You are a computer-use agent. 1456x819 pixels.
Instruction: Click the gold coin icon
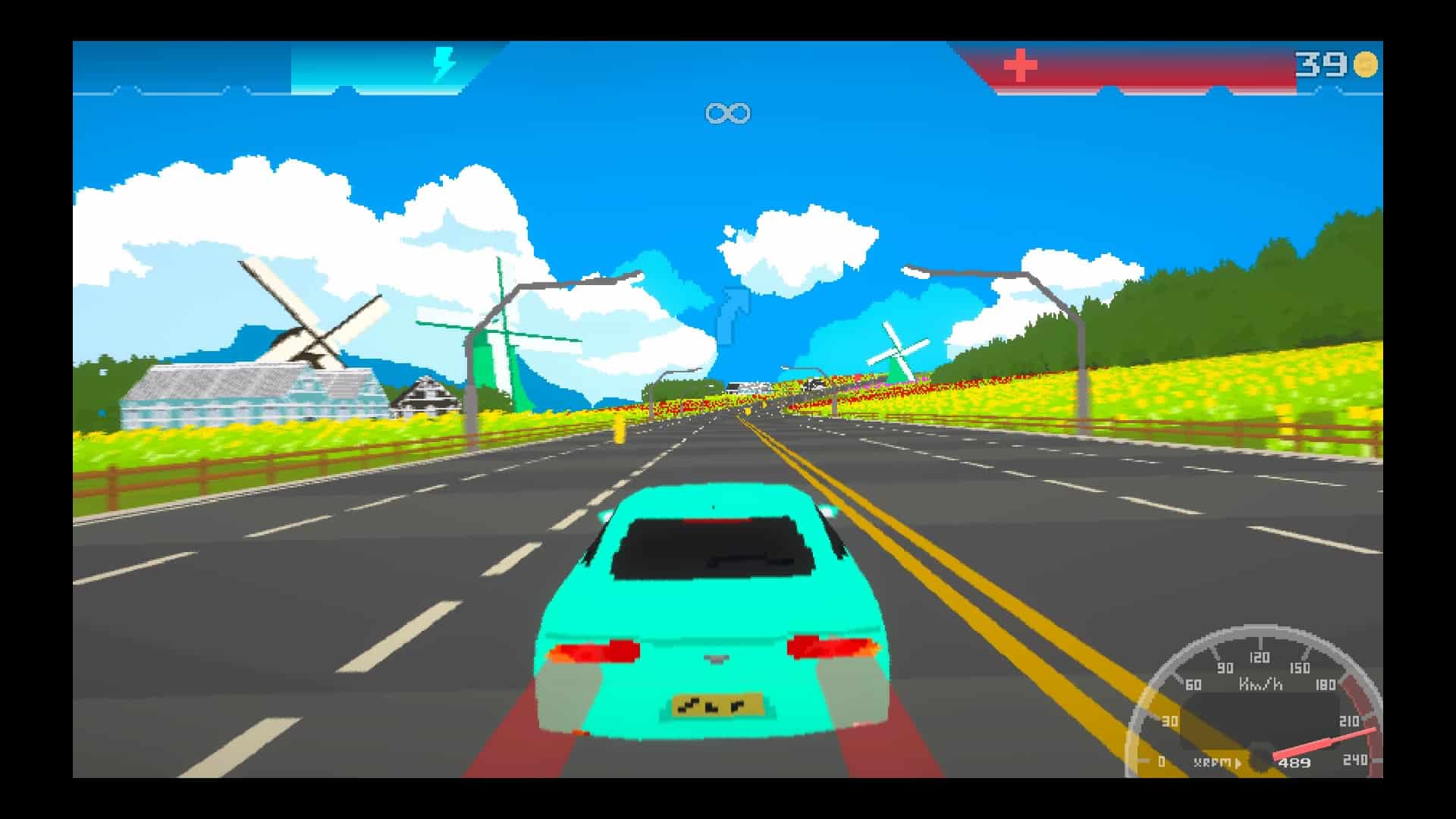coord(1366,64)
